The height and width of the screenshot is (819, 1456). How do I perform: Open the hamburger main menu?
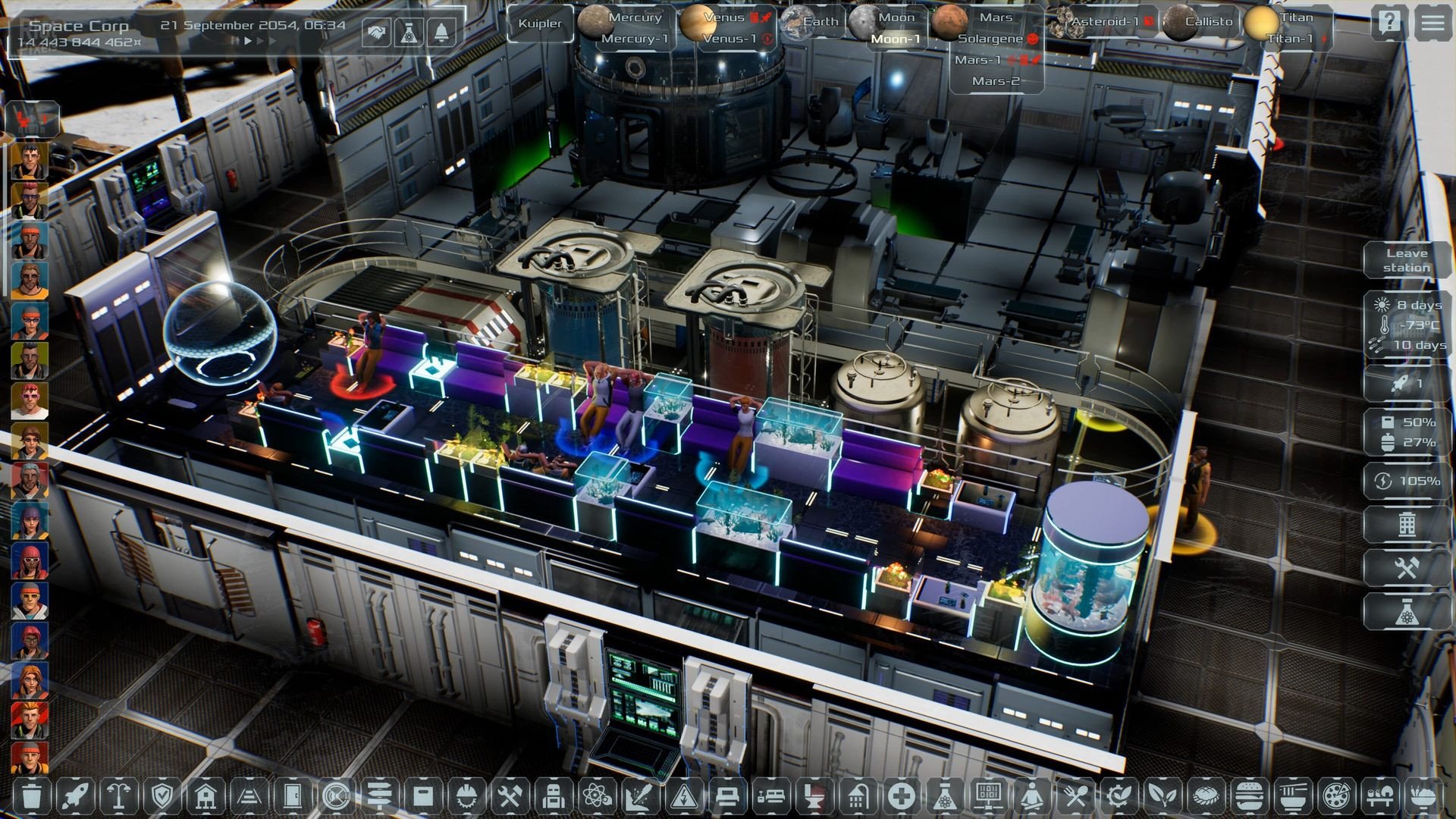pos(1432,23)
